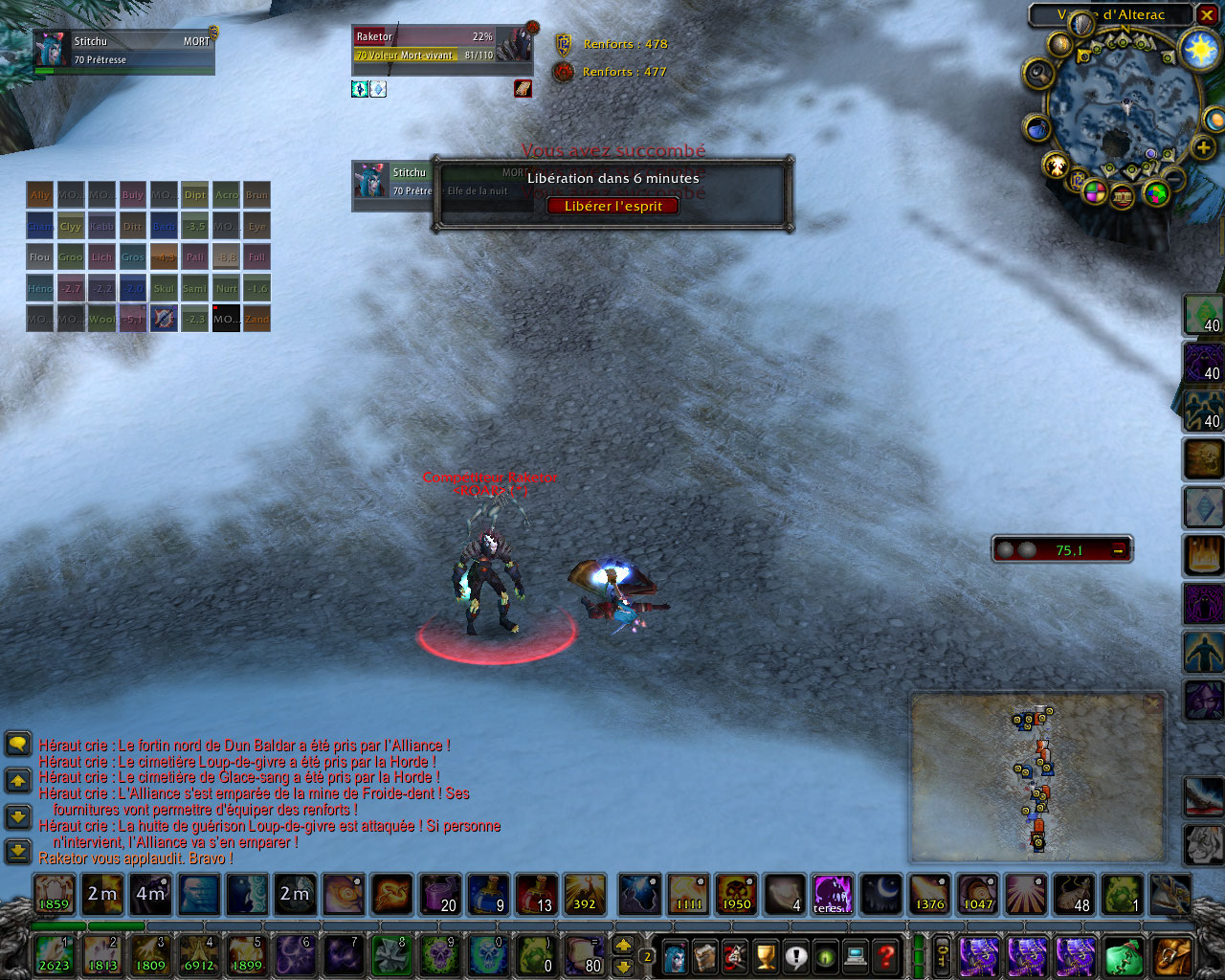Open the character info portrait micro button
The image size is (1225, 980).
pyautogui.click(x=675, y=955)
